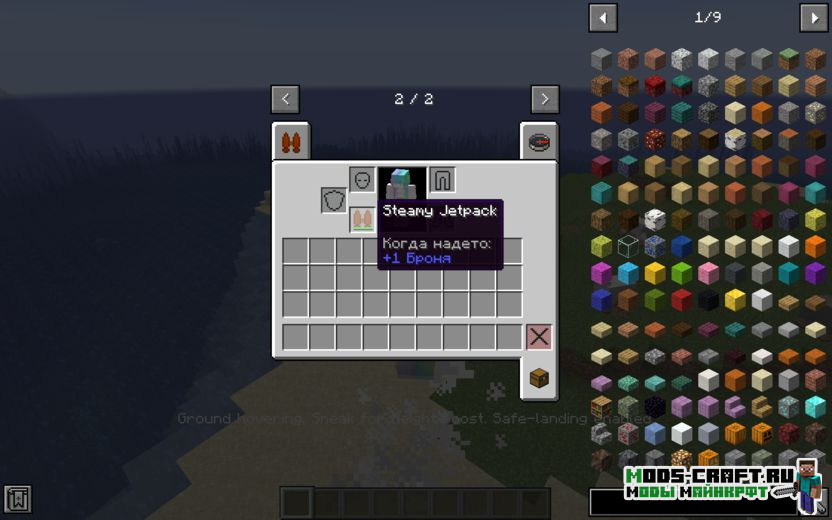Screen dimensions: 832x520
Task: Go to previous creative tab page
Action: 285,99
